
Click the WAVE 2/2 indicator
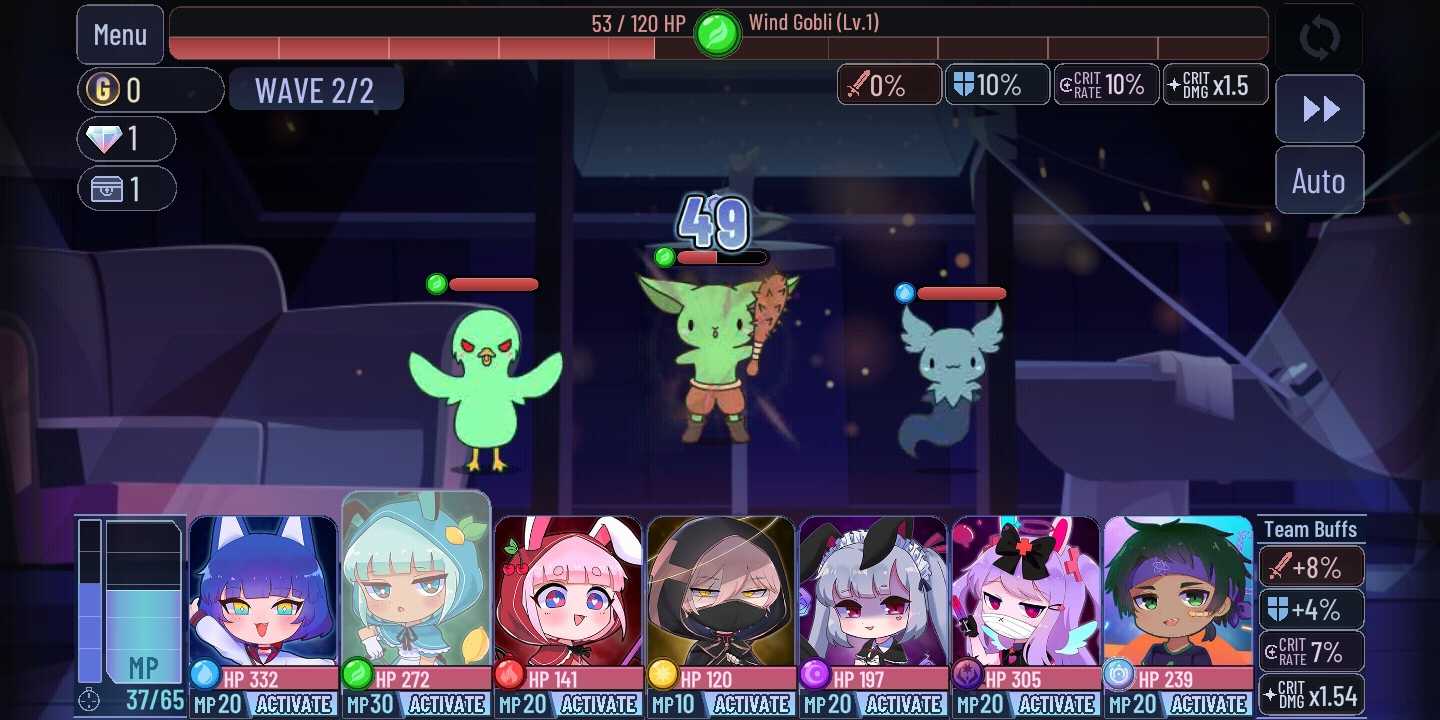(316, 89)
